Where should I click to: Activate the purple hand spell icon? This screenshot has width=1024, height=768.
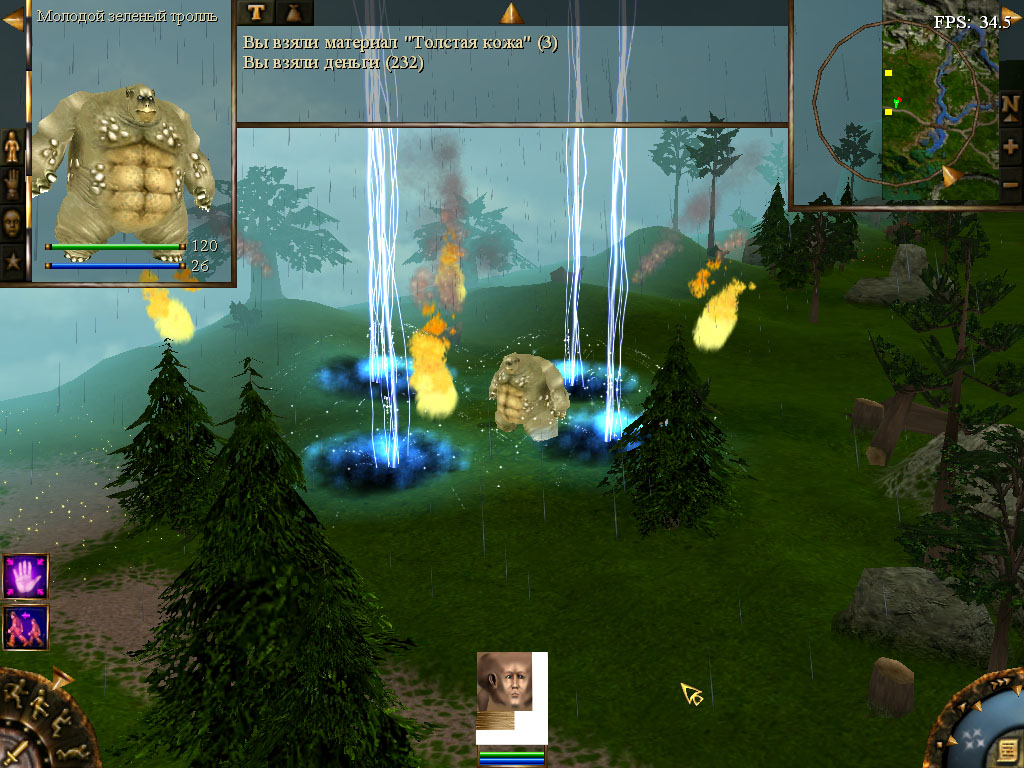(x=25, y=577)
